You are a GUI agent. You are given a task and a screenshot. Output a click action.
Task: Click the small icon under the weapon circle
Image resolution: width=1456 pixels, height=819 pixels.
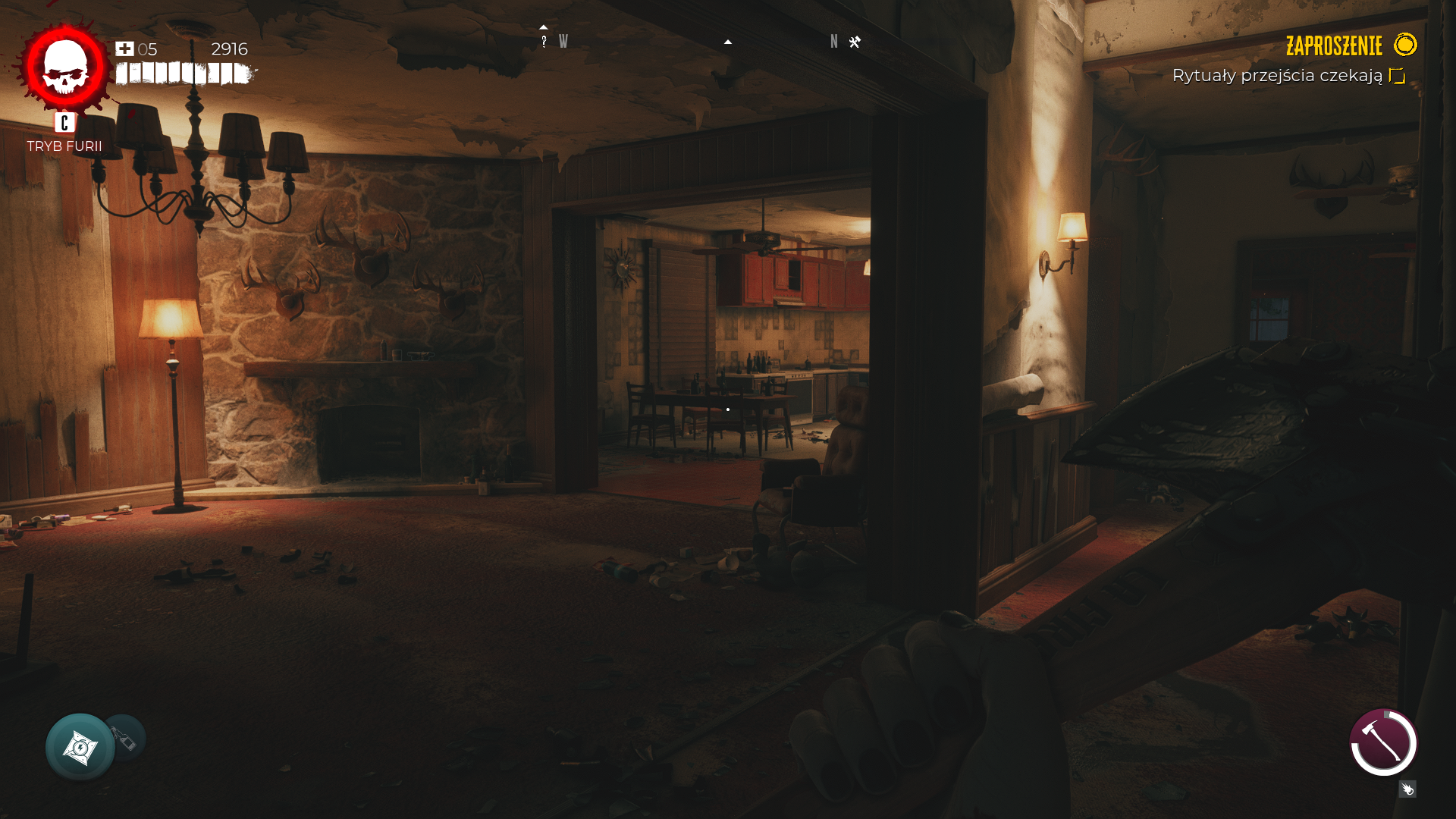pyautogui.click(x=1407, y=789)
